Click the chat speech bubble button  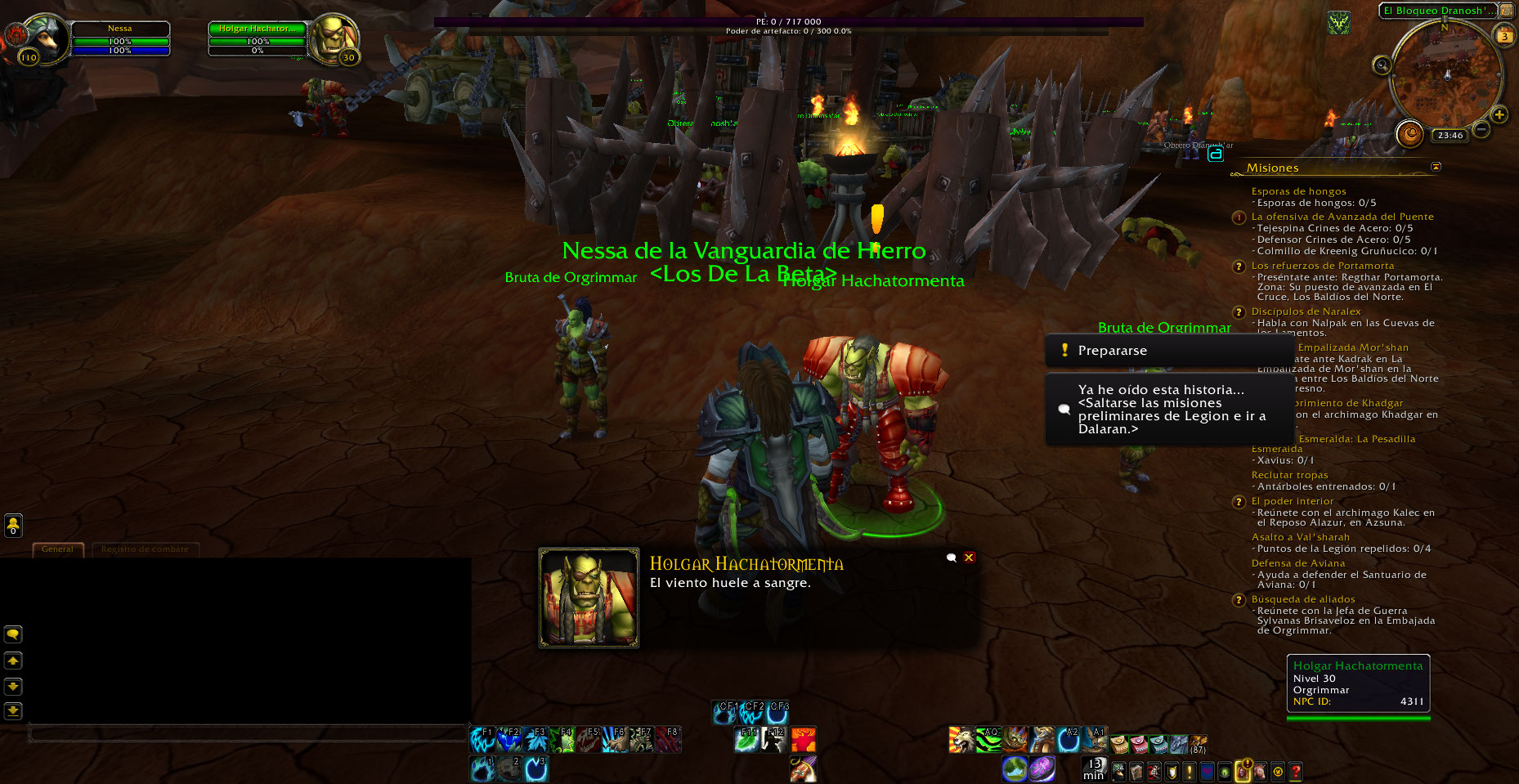click(13, 634)
